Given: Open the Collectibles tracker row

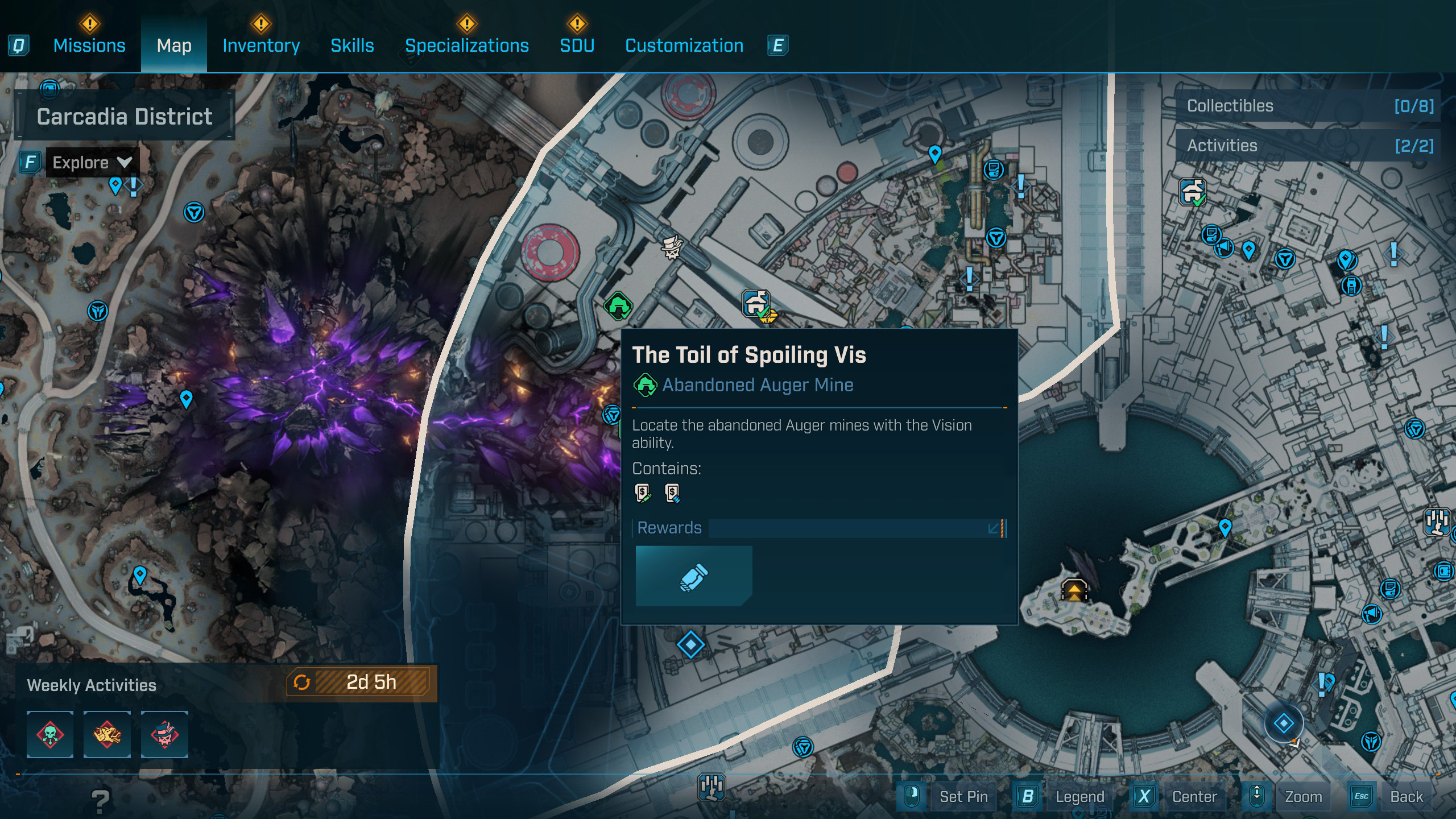Looking at the screenshot, I should [x=1308, y=106].
